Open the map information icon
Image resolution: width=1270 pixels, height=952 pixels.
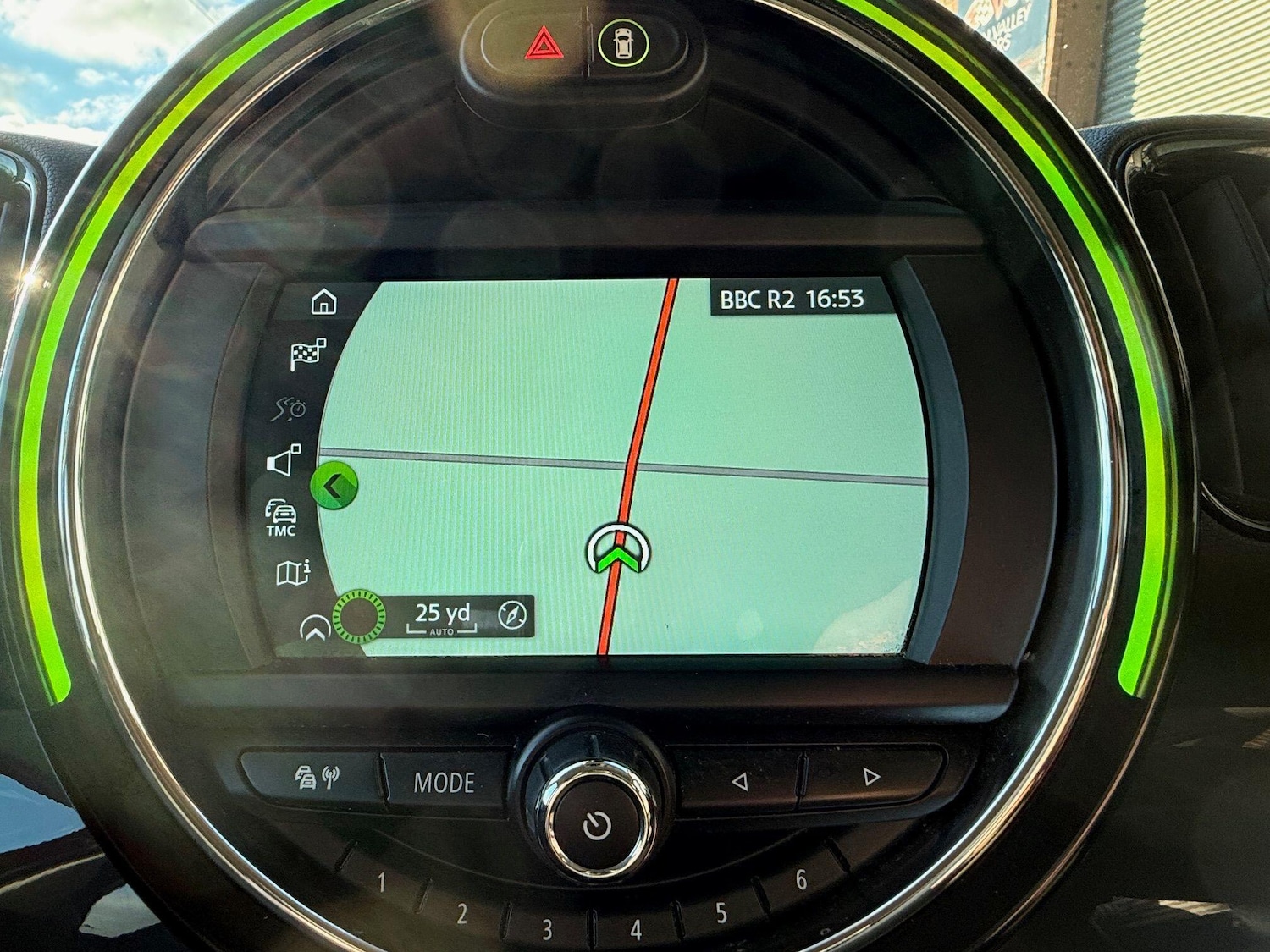[x=292, y=575]
